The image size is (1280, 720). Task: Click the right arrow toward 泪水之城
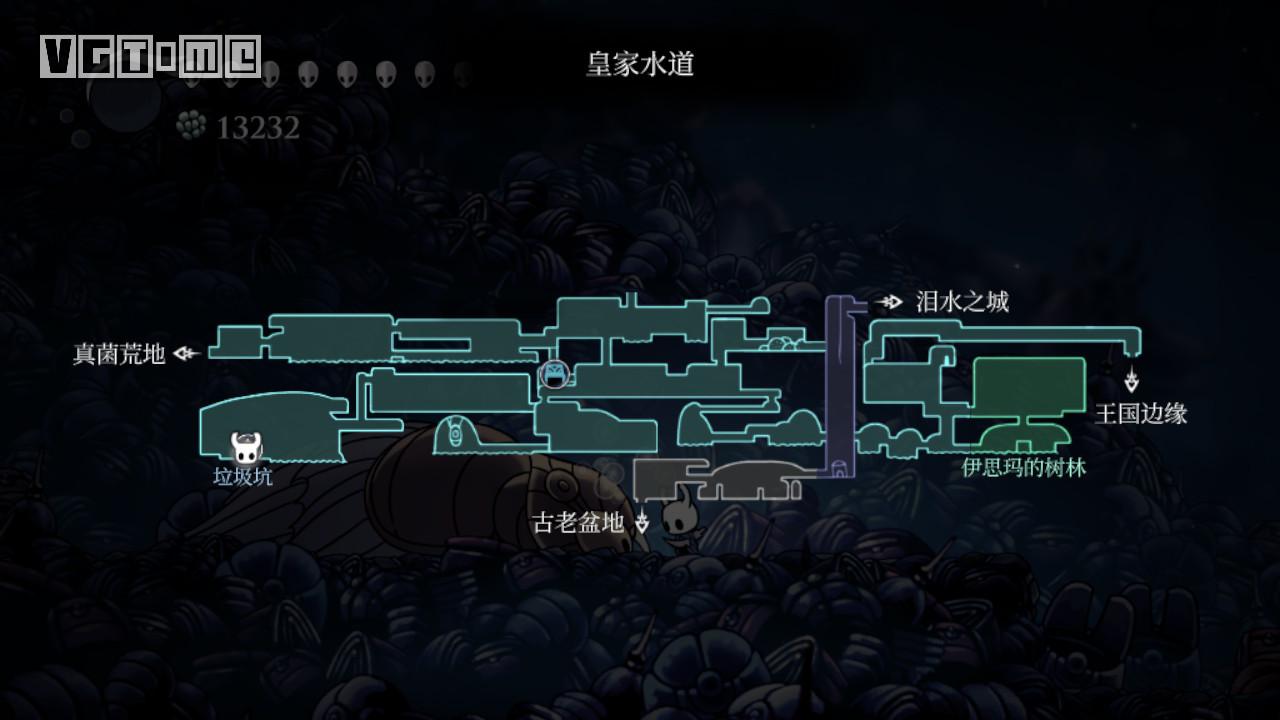(888, 299)
